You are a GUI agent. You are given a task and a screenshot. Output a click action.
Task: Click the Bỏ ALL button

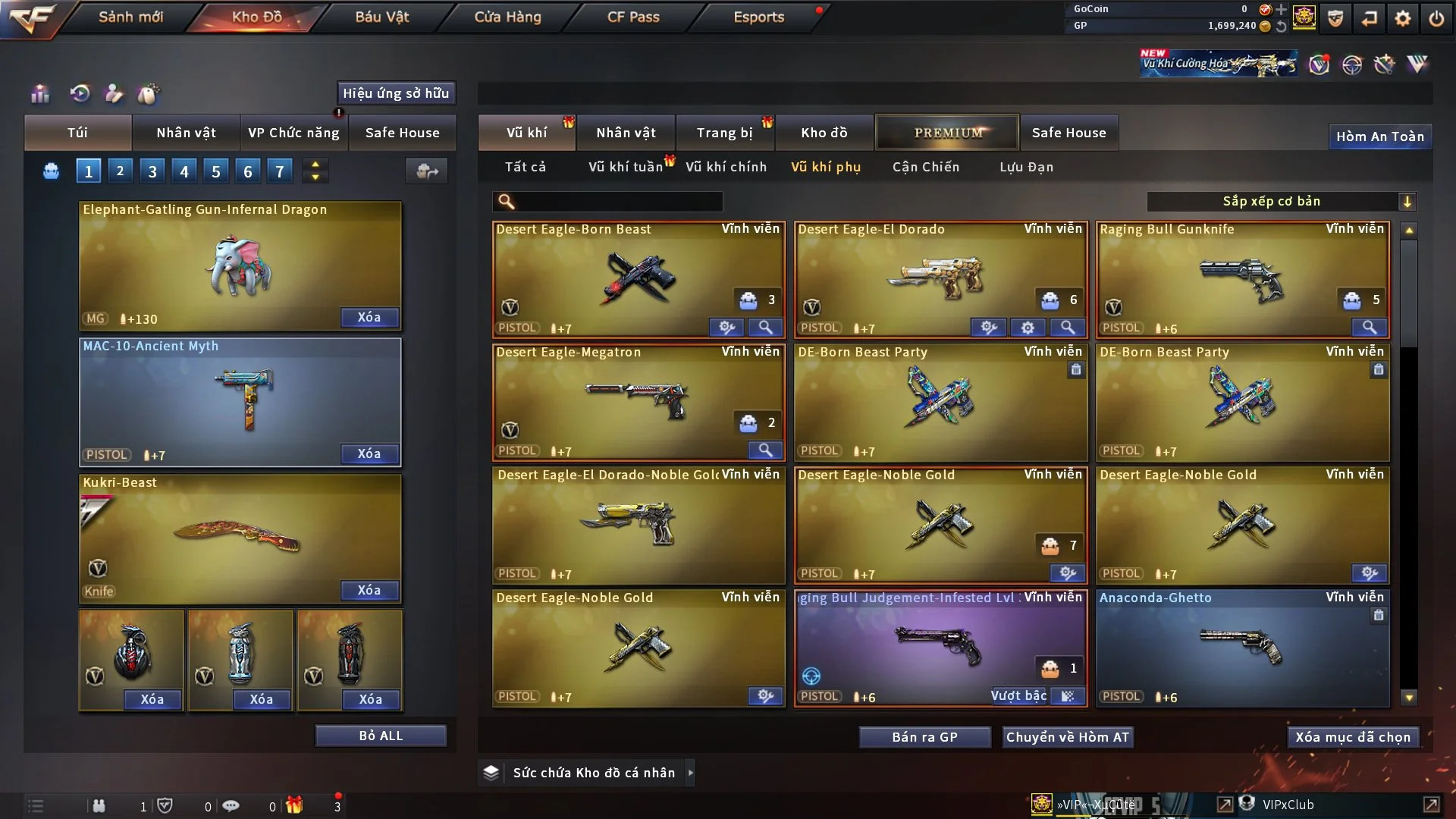pos(381,736)
